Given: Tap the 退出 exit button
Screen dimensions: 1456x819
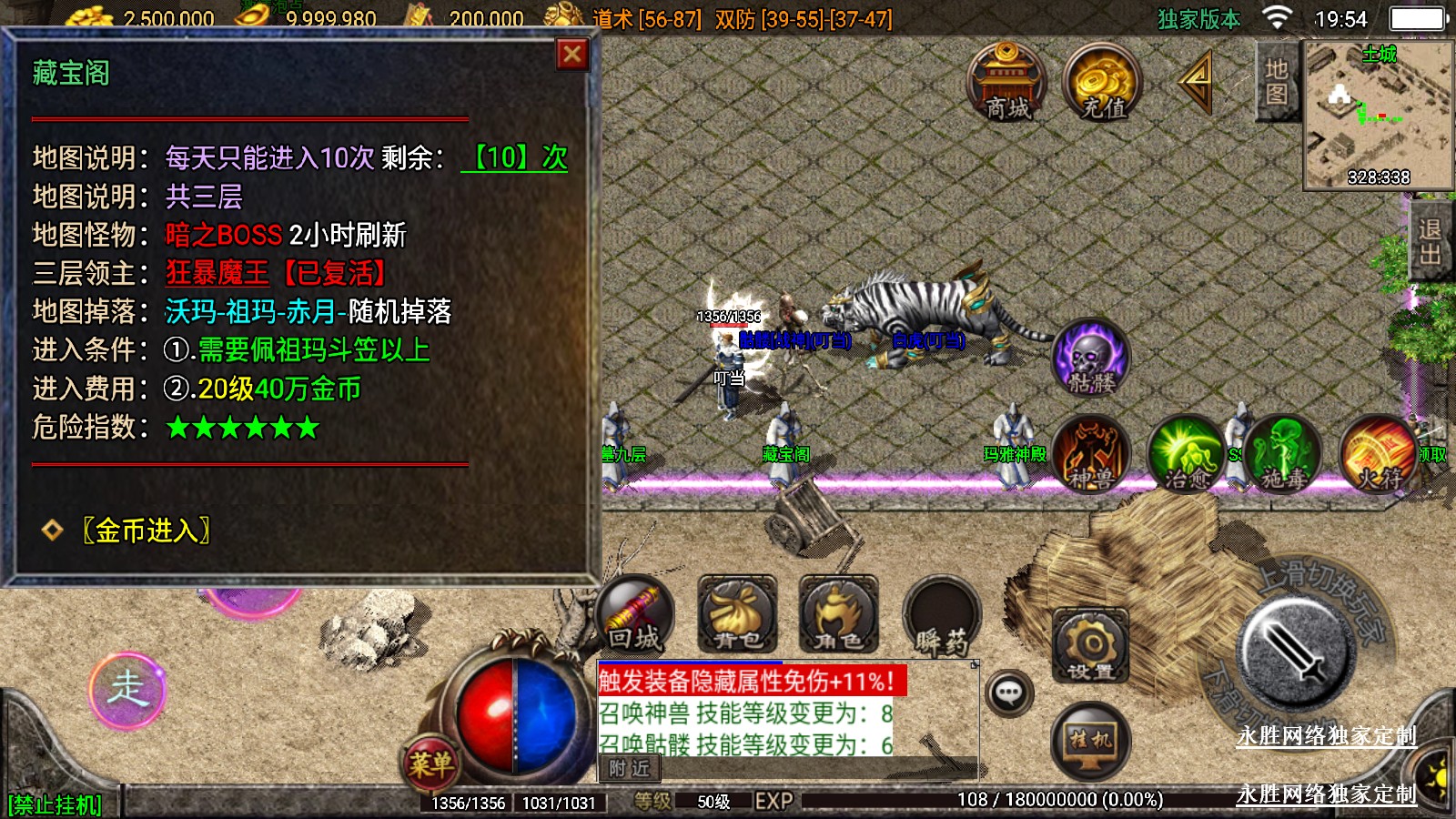Looking at the screenshot, I should [x=1430, y=241].
